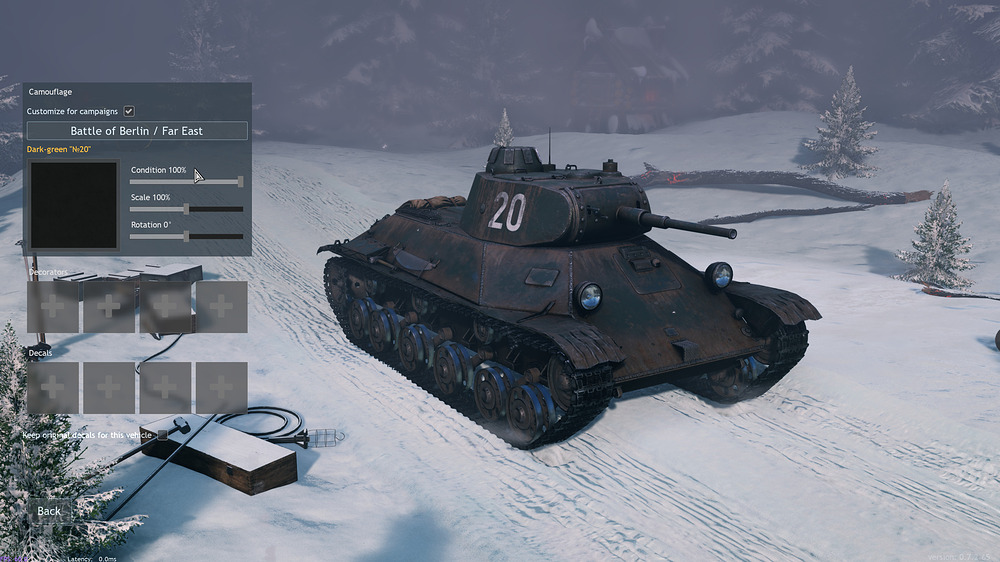Image resolution: width=1000 pixels, height=562 pixels.
Task: Set the Rotation slider
Action: tap(187, 236)
